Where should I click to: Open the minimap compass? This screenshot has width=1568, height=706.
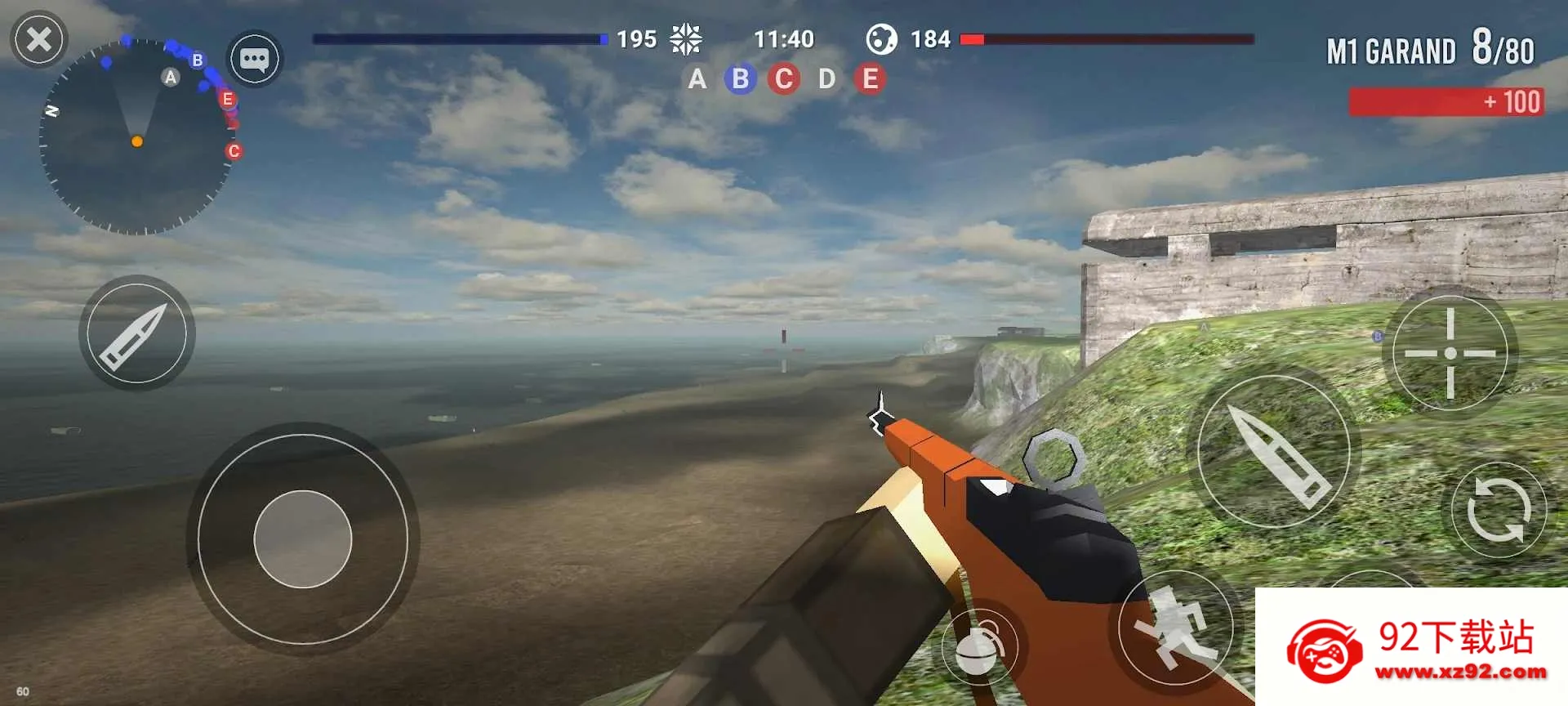(137, 139)
